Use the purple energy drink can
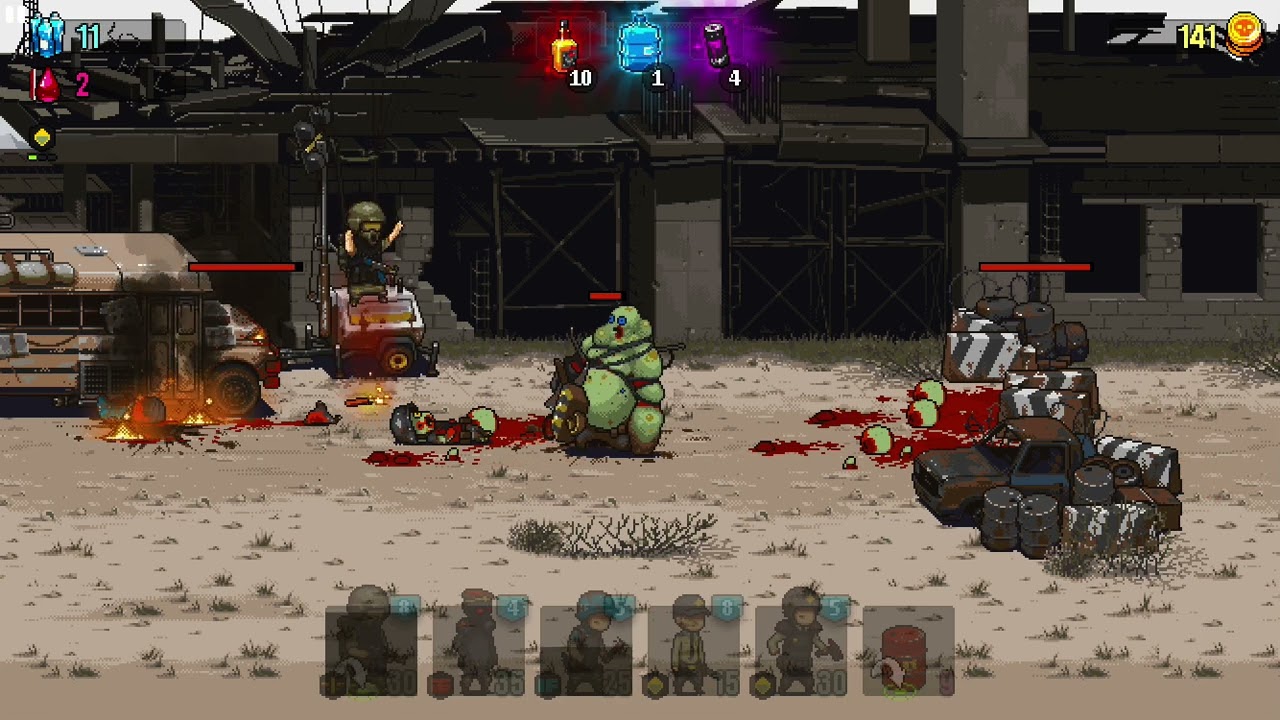This screenshot has width=1280, height=720. tap(717, 46)
